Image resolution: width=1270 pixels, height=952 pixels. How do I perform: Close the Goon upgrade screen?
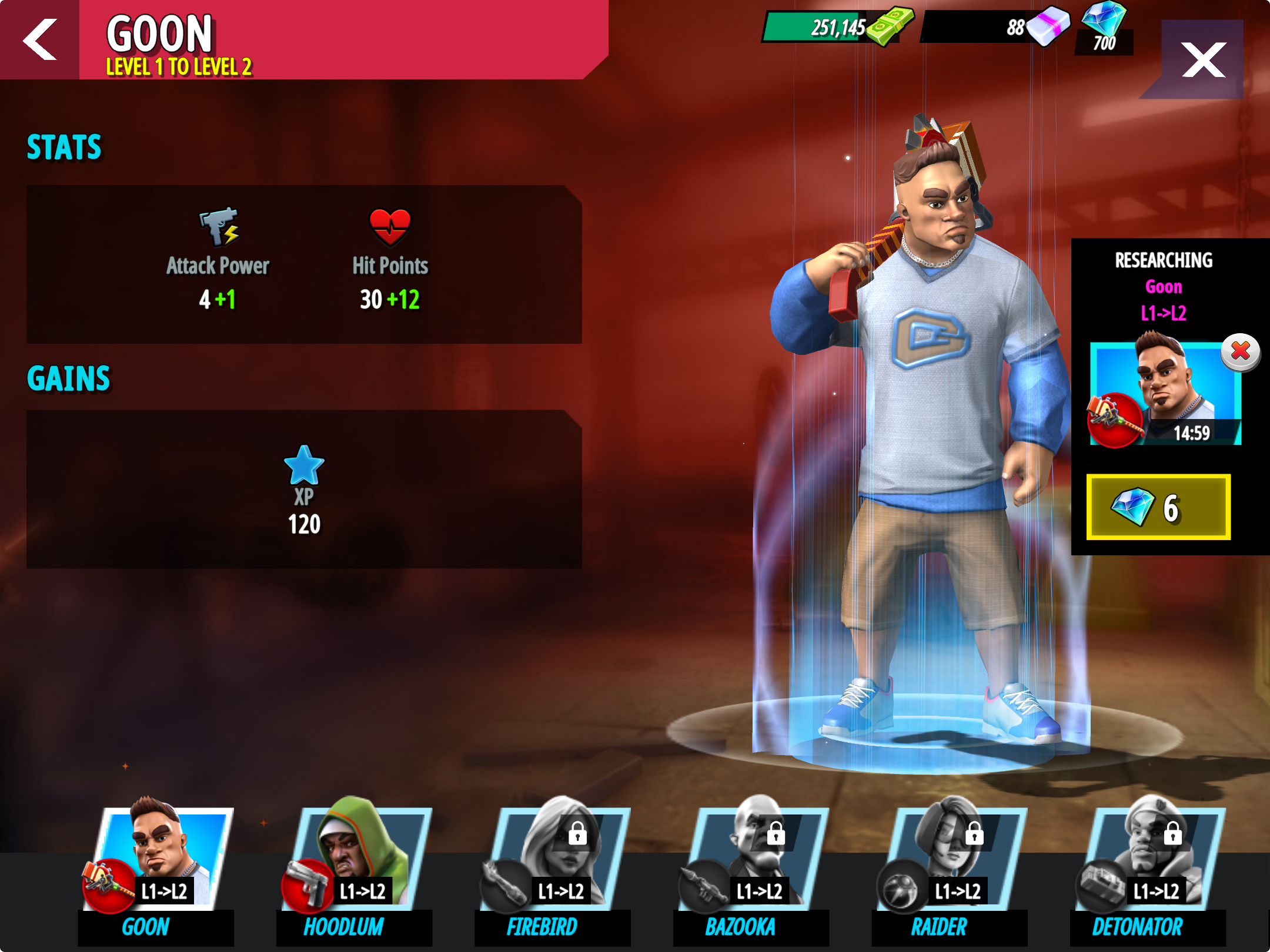coord(1203,59)
